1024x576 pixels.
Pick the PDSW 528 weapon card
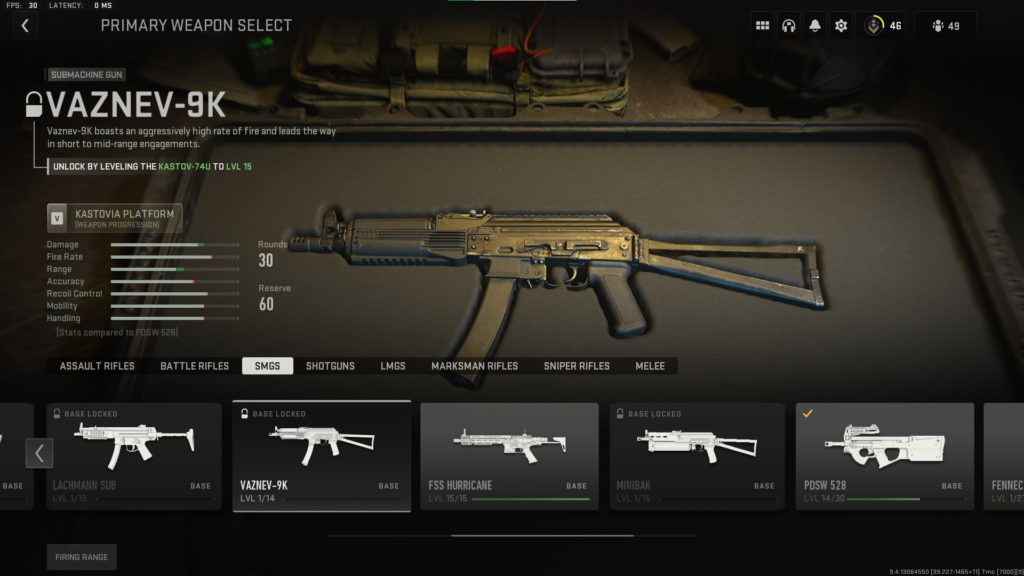point(885,456)
